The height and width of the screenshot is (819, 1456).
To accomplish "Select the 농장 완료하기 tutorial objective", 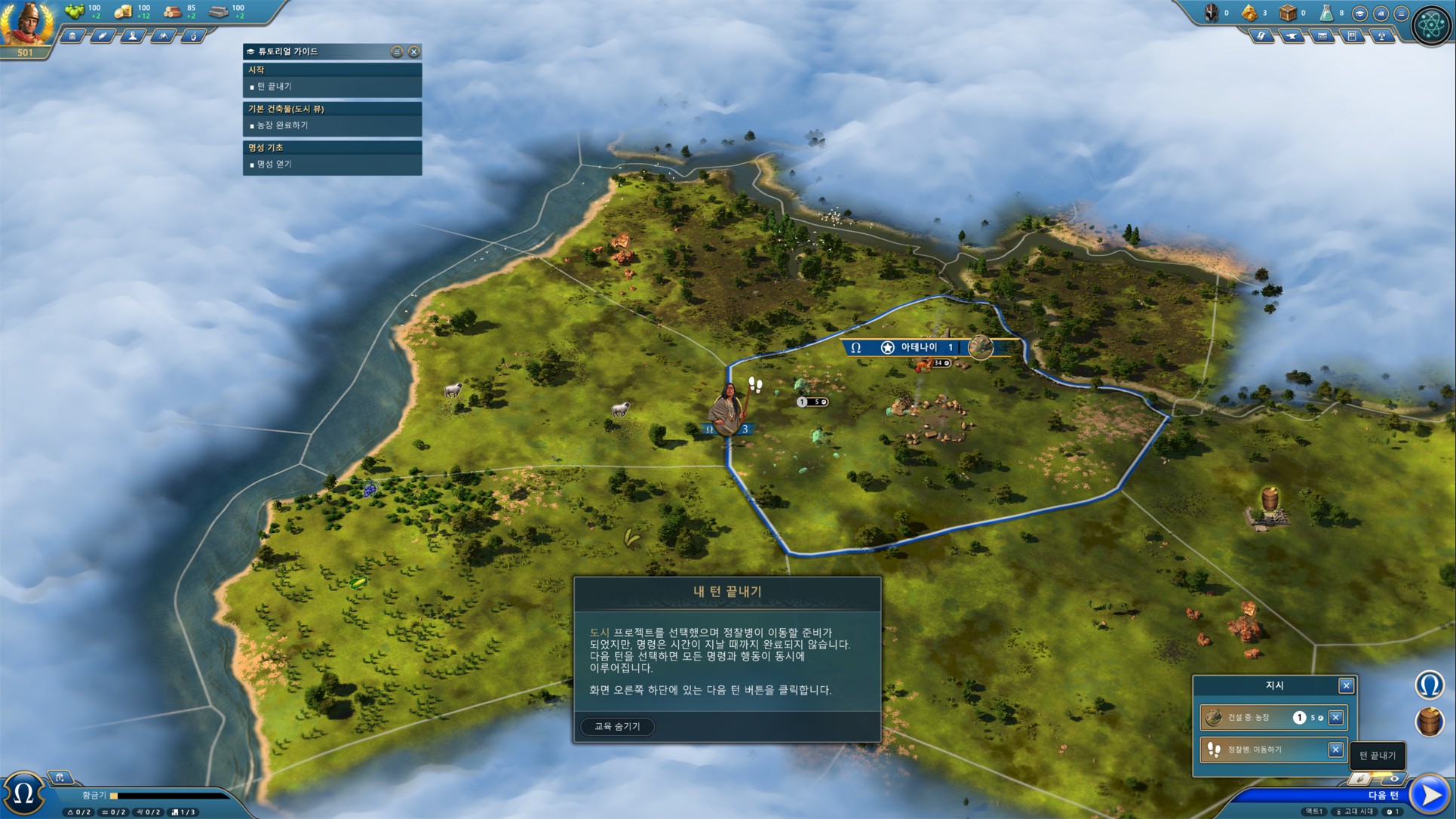I will click(x=282, y=125).
